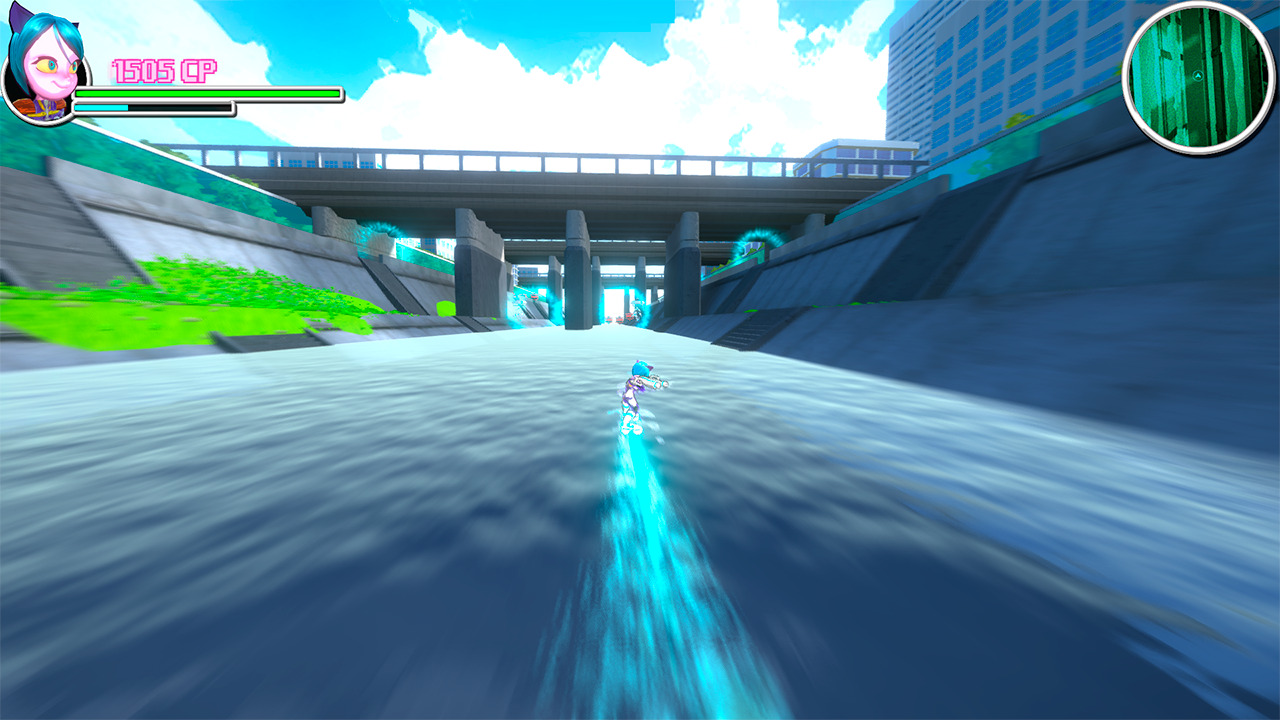1280x720 pixels.
Task: Click the distant racers under the bridge
Action: [618, 318]
